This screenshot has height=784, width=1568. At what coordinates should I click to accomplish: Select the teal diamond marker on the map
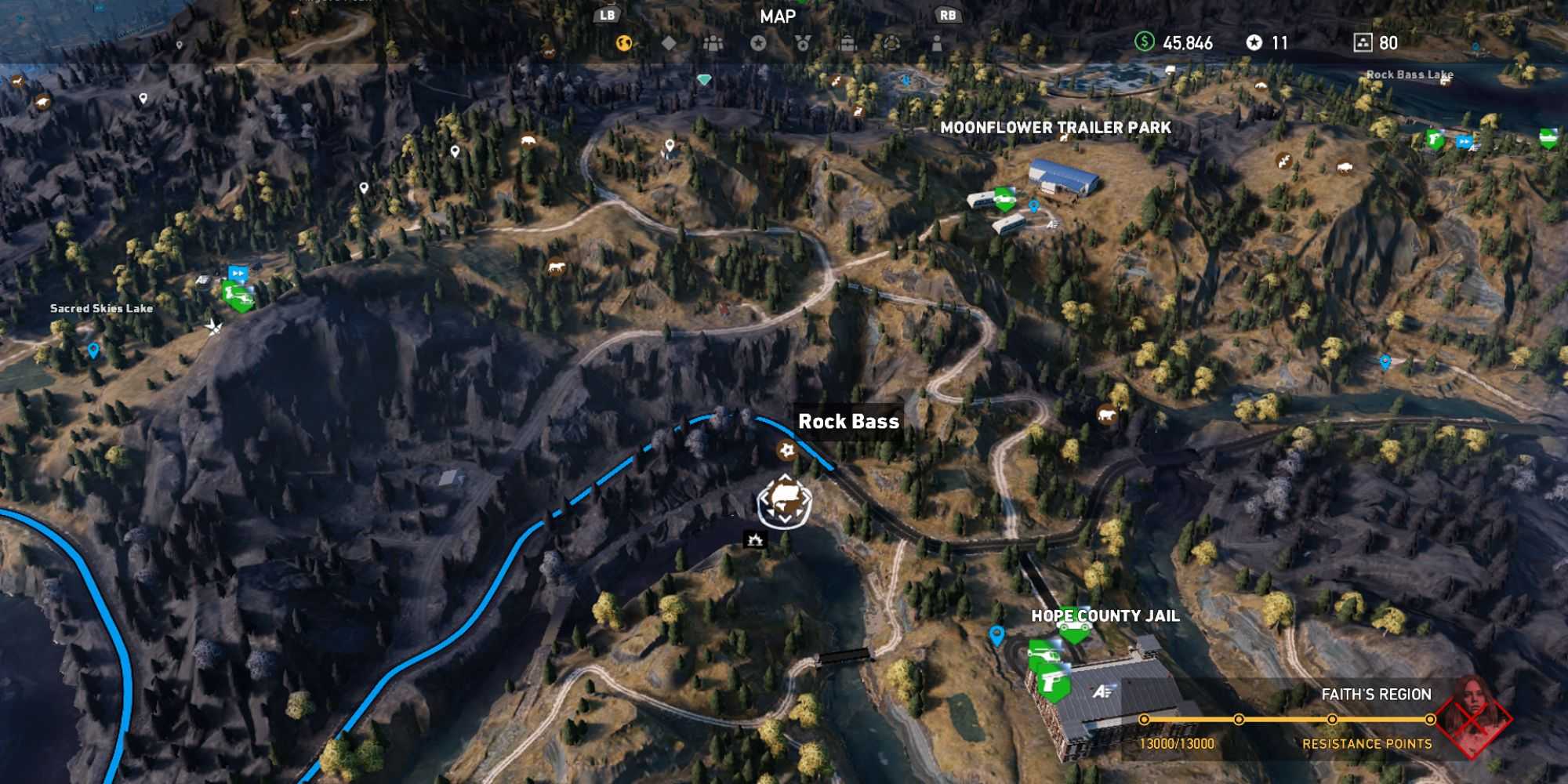tap(704, 79)
